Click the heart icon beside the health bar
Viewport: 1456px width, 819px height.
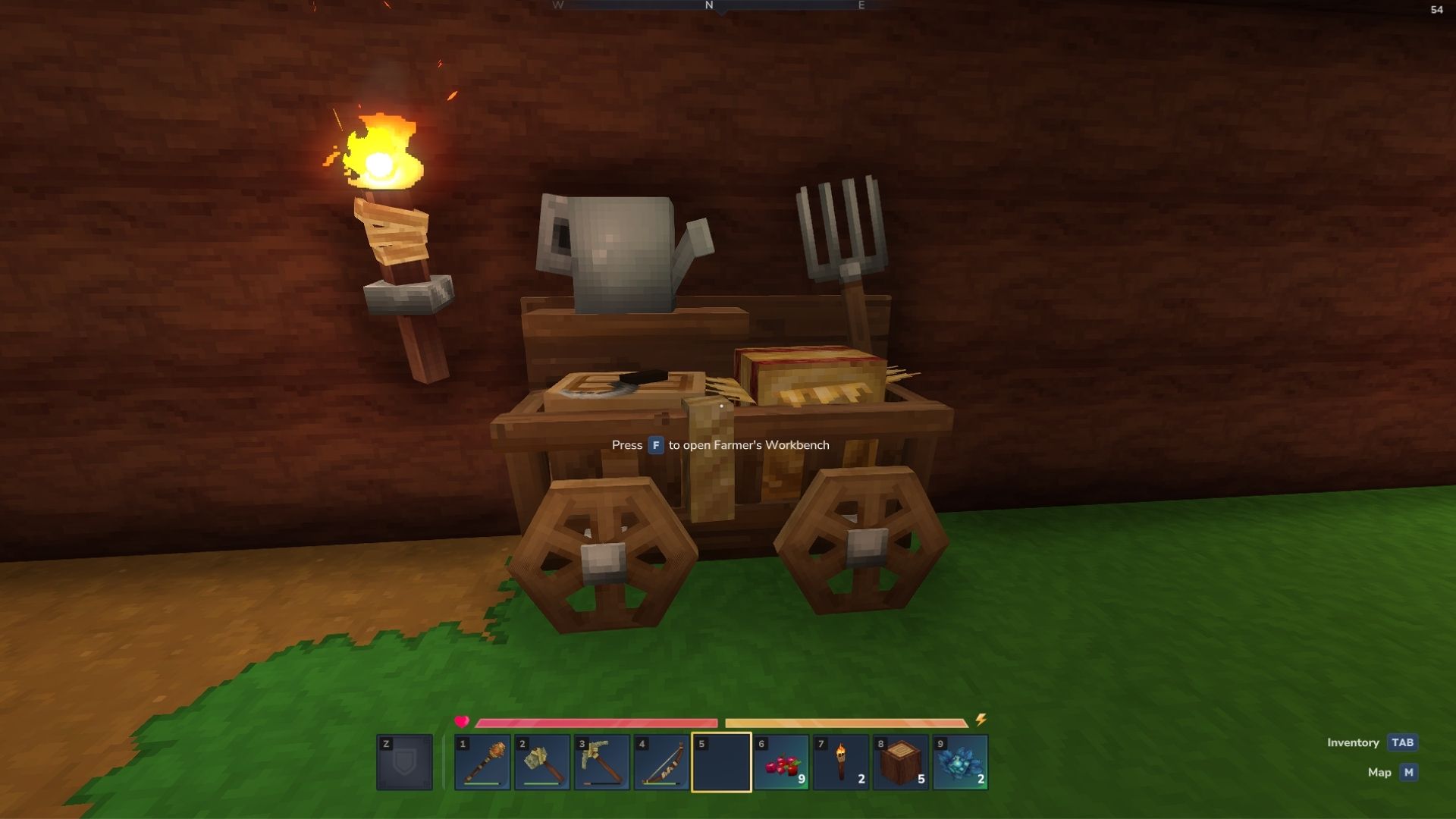coord(463,723)
